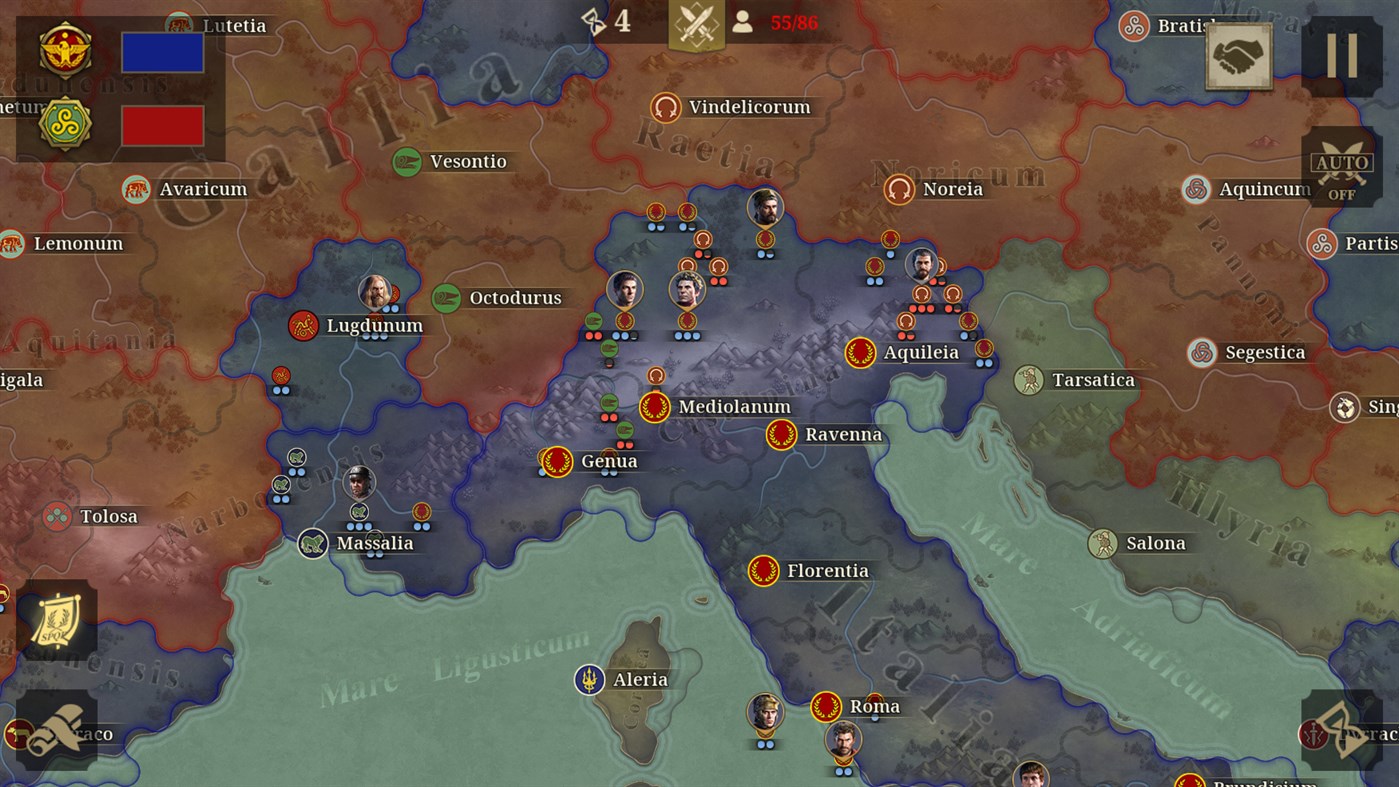Screen dimensions: 1399x787
Task: Select the SPQR mission banner icon
Action: 58,618
